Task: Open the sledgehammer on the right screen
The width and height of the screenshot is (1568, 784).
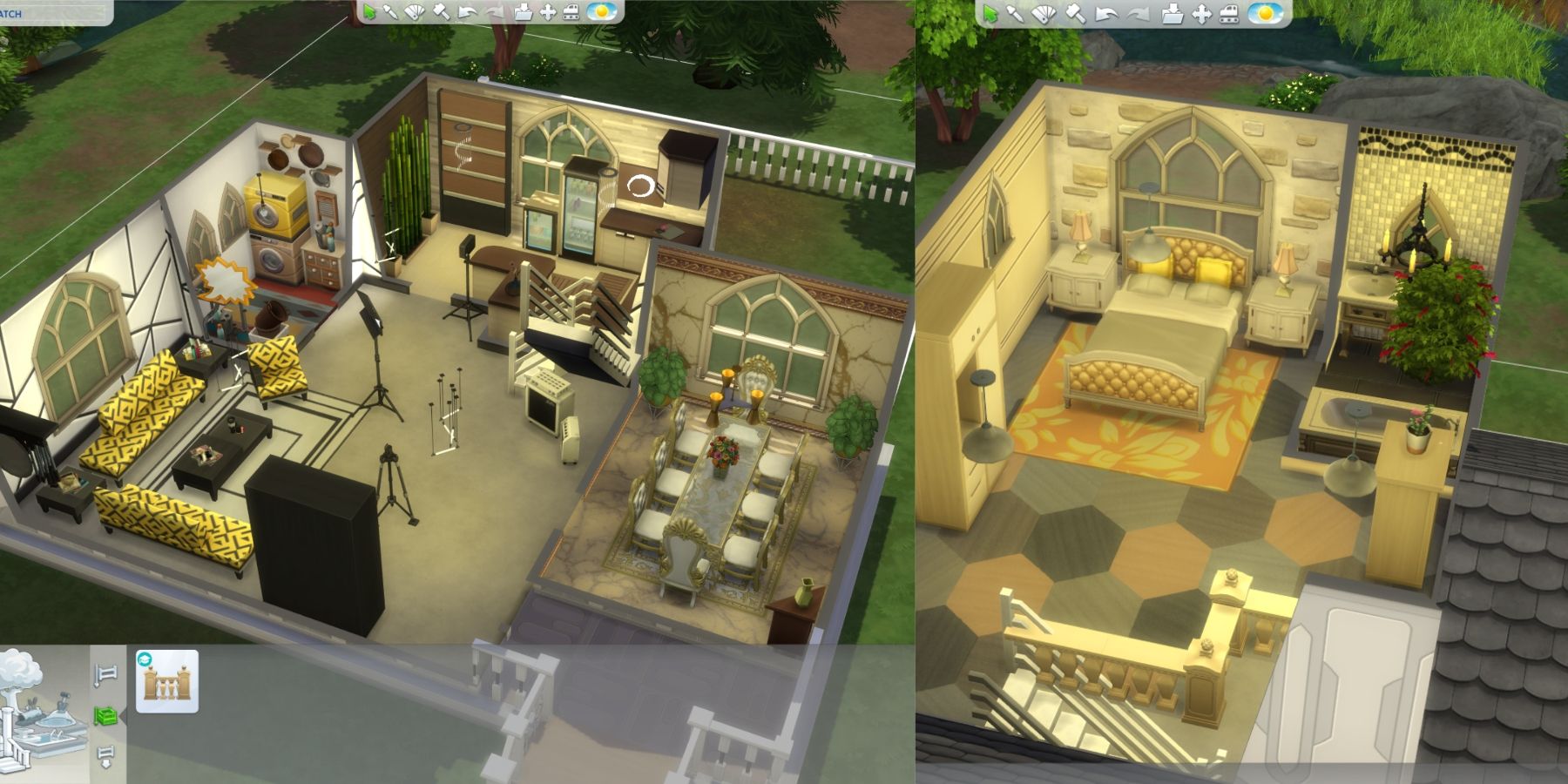Action: coord(1073,13)
